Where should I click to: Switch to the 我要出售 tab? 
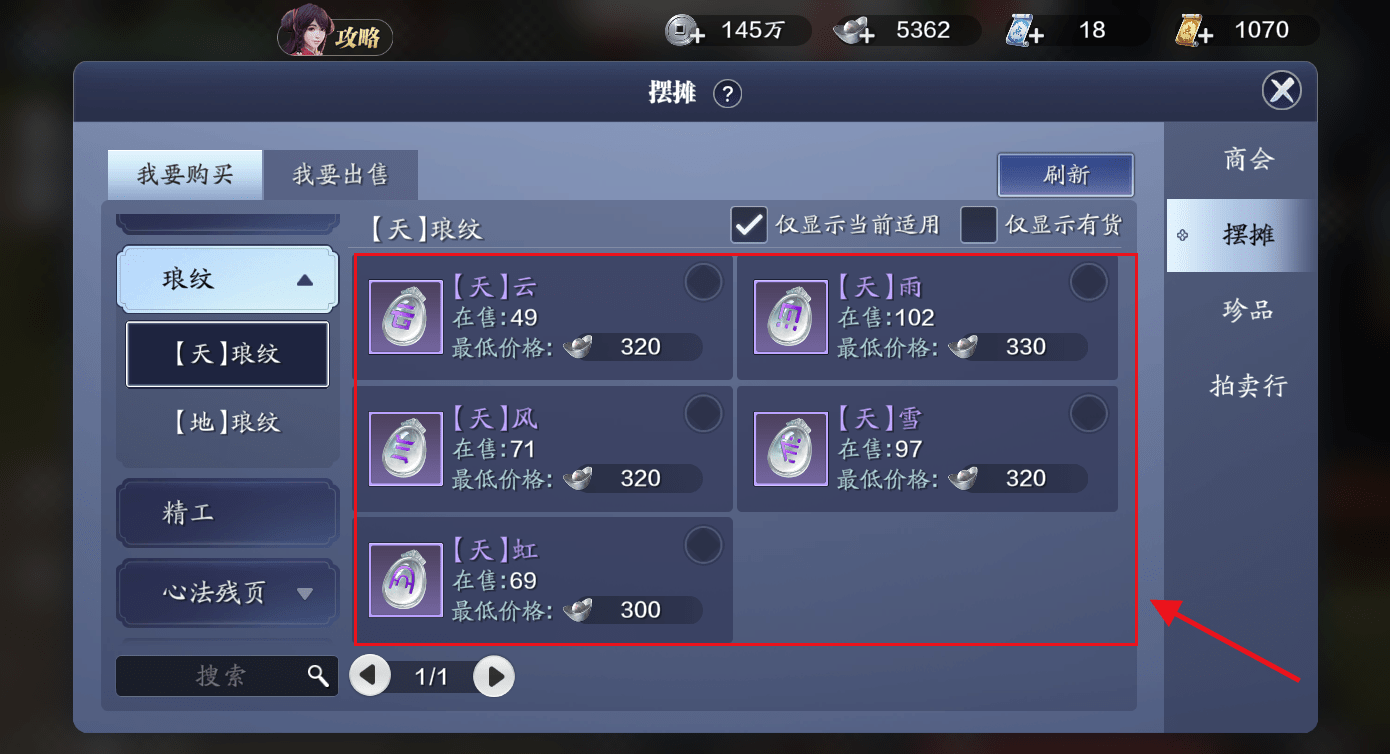tap(340, 174)
